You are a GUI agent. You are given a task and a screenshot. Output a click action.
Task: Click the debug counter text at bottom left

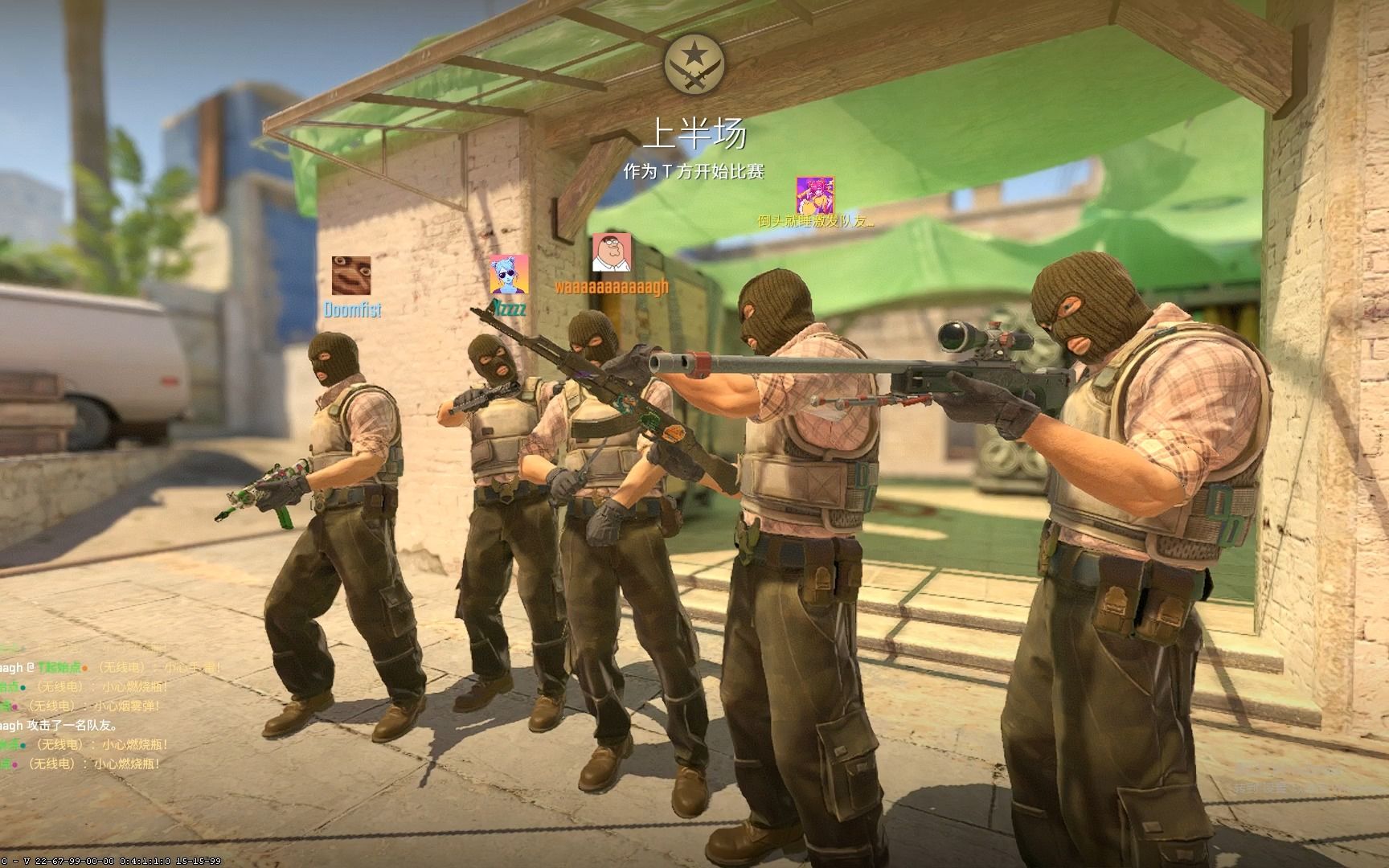coord(109,860)
